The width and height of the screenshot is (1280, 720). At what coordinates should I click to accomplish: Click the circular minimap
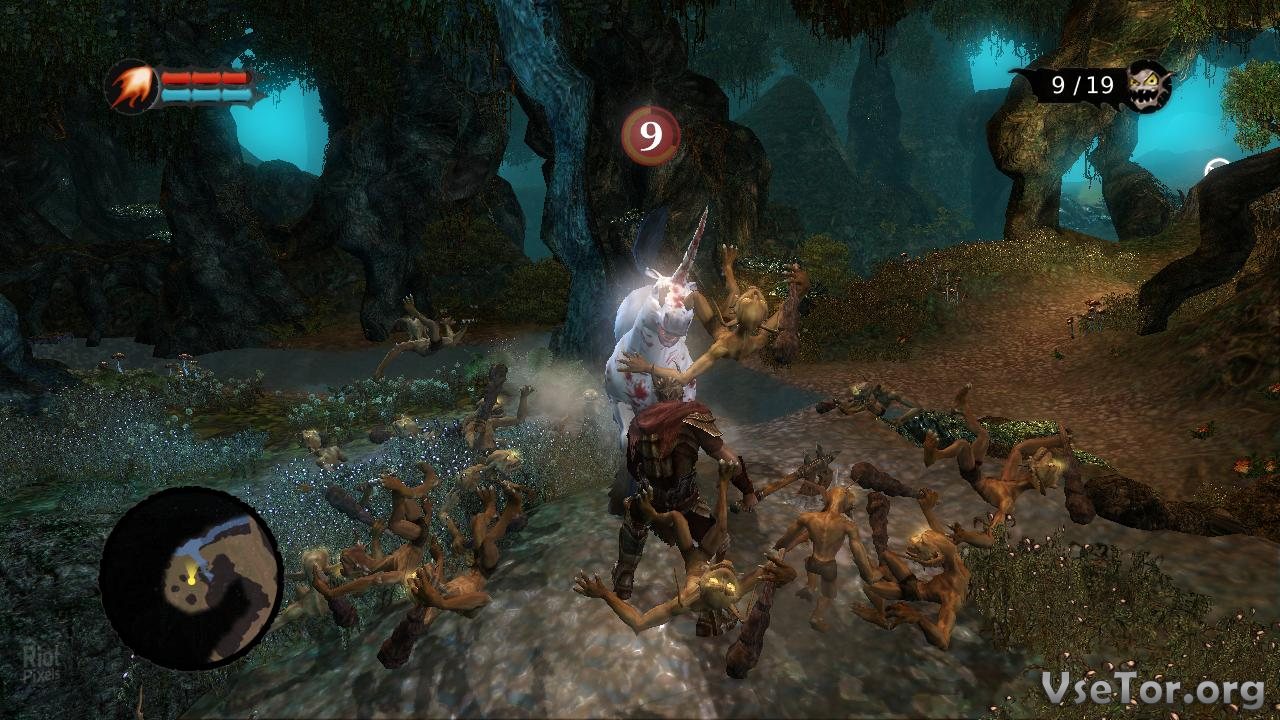tap(191, 577)
